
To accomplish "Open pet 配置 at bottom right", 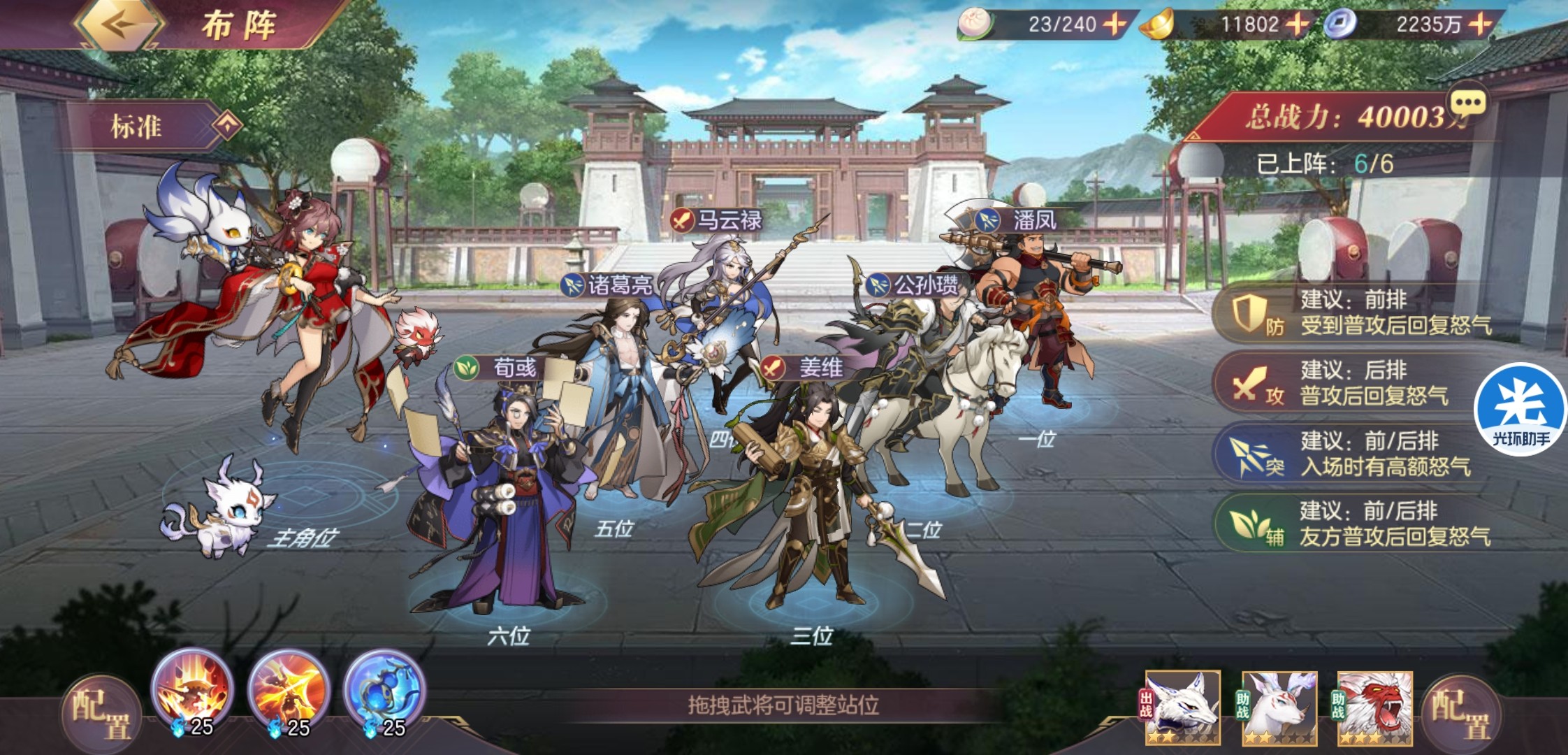I will (x=1460, y=714).
